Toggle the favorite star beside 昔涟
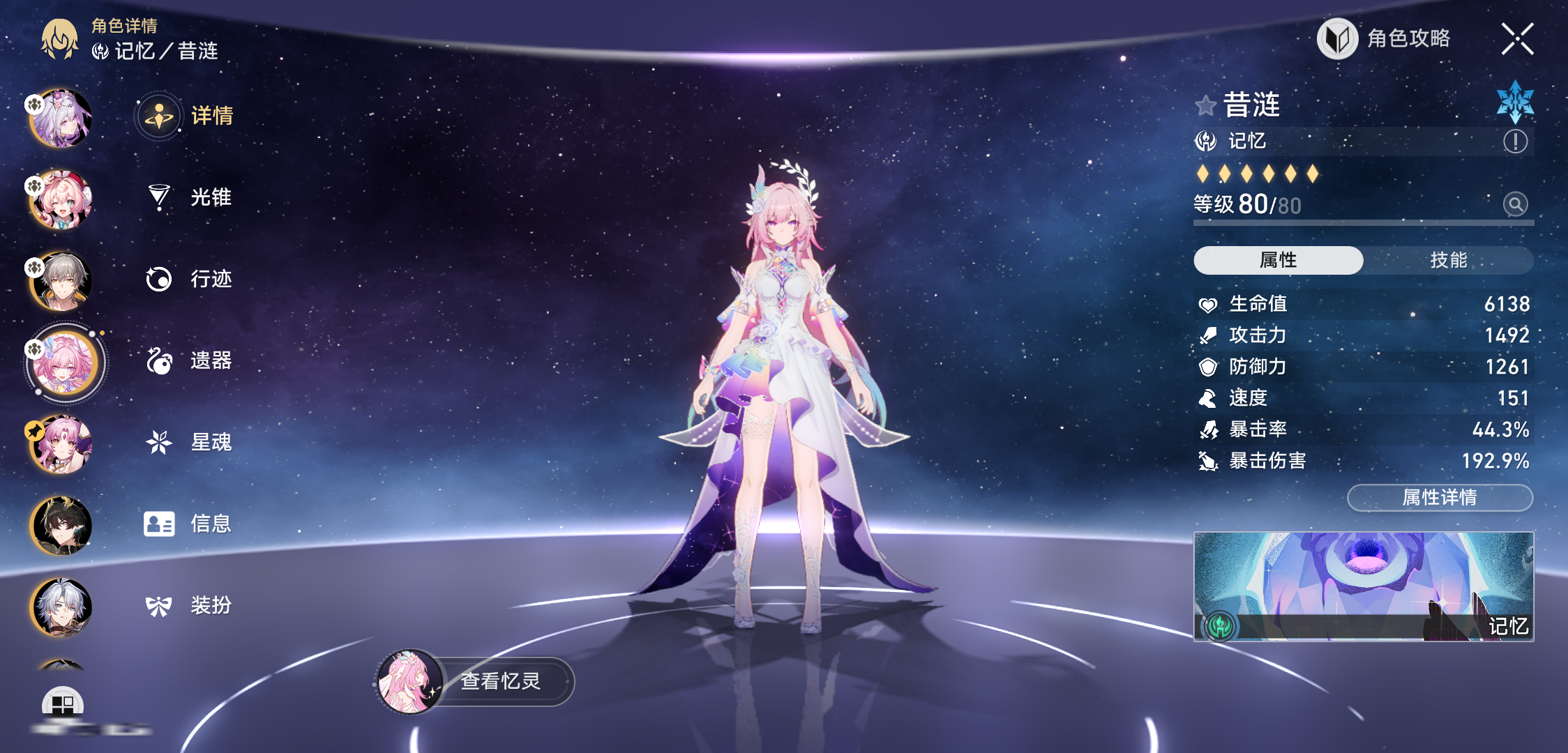This screenshot has width=1568, height=753. (1205, 106)
